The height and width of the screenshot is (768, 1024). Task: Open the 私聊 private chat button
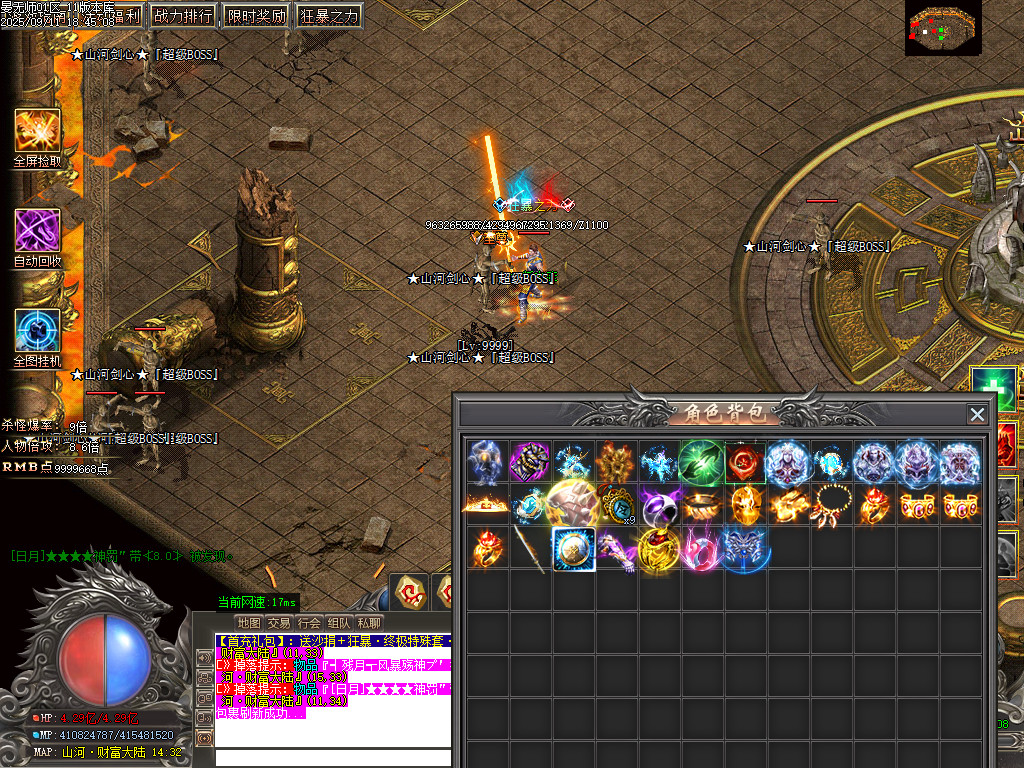369,623
